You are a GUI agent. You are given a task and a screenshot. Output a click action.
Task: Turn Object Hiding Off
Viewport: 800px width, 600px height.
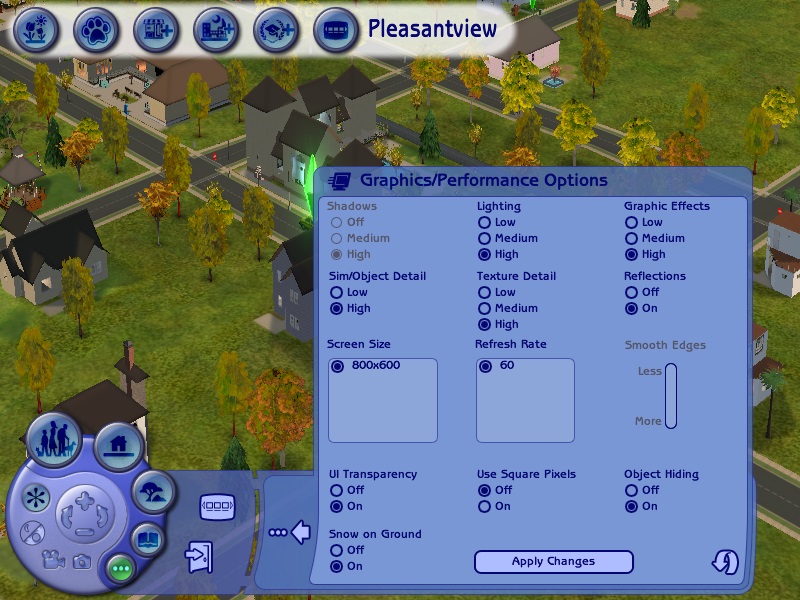point(632,491)
